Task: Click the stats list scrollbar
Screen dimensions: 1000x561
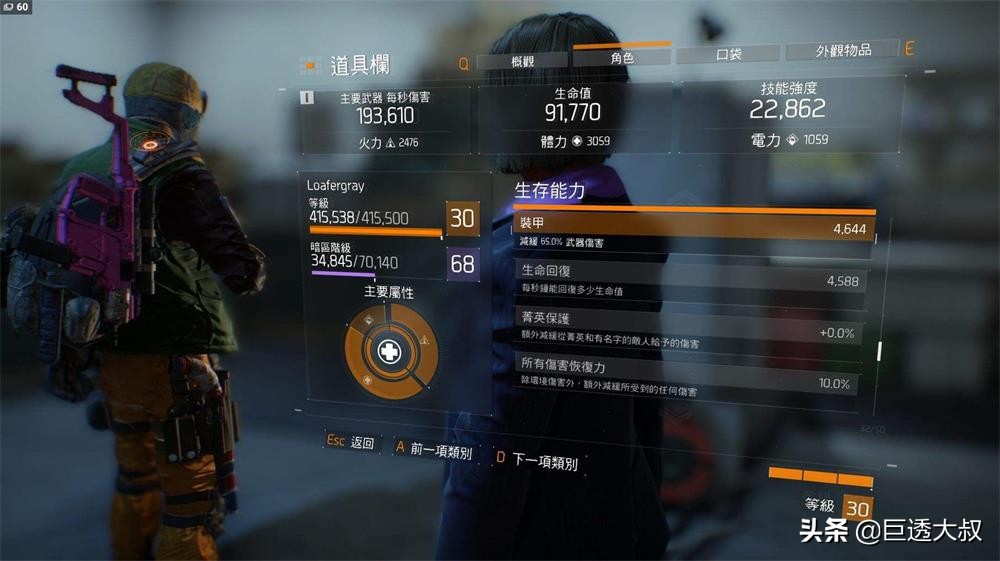Action: (x=880, y=350)
